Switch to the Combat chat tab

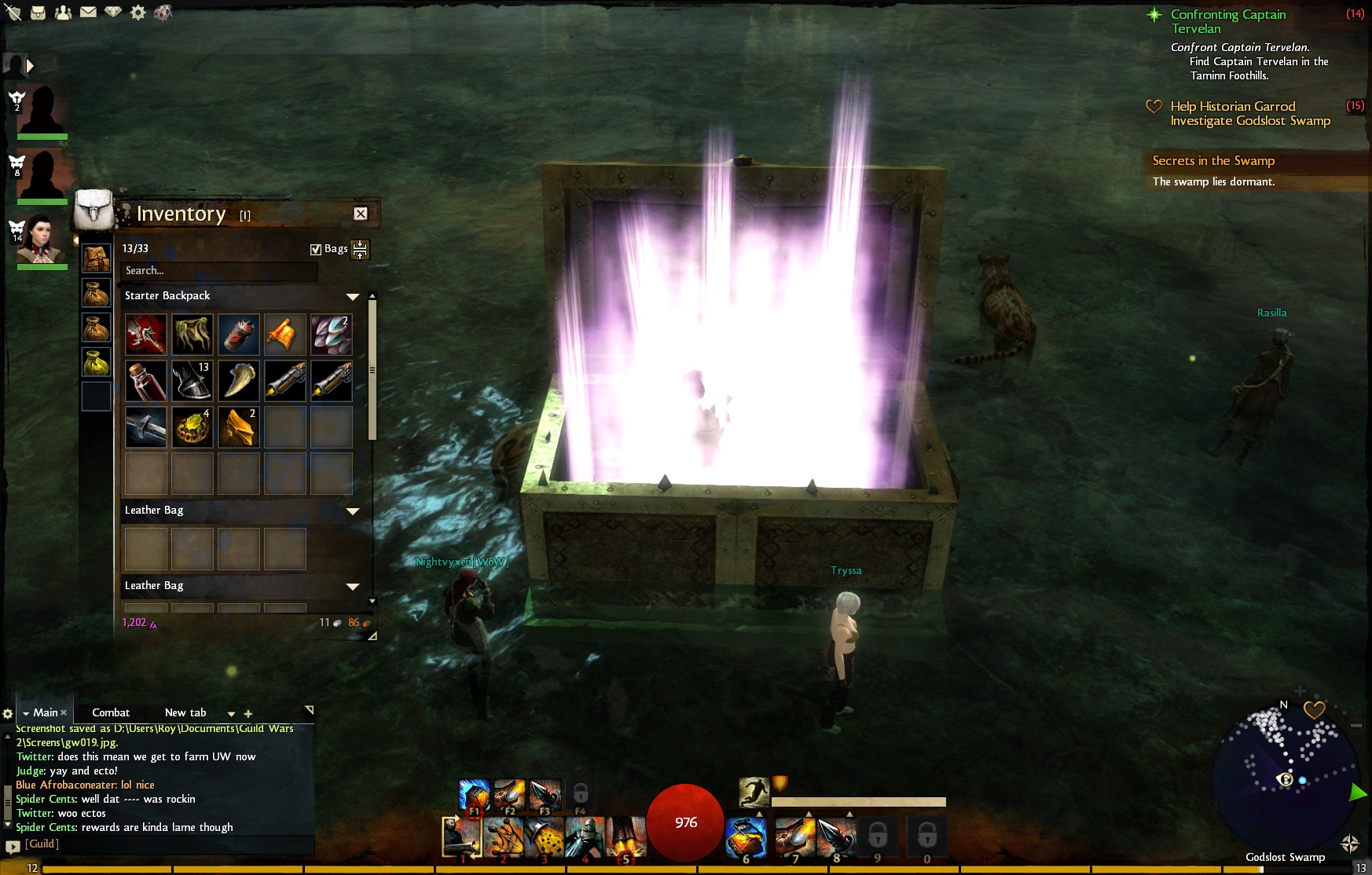point(111,712)
